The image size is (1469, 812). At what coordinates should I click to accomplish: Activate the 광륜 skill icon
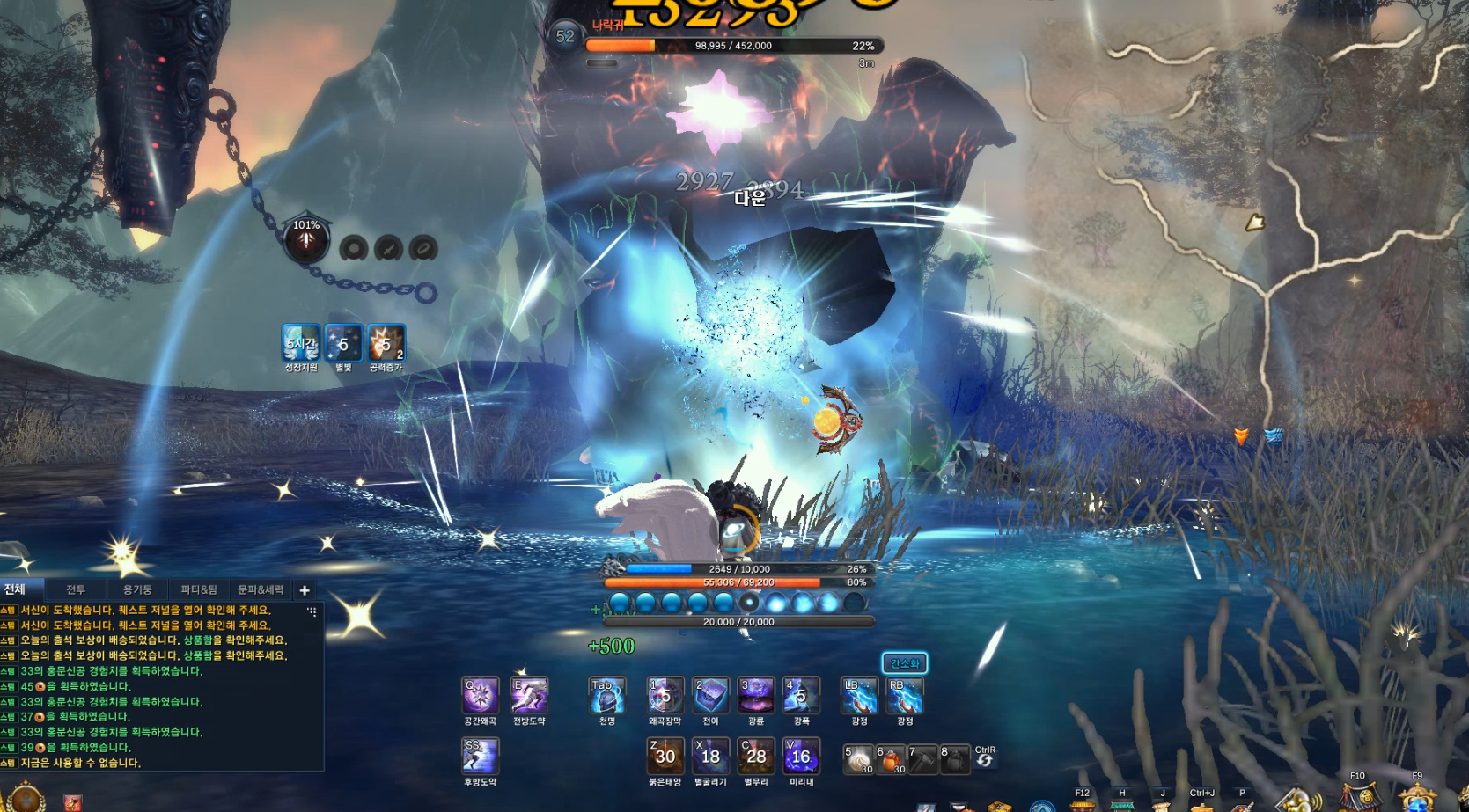756,696
